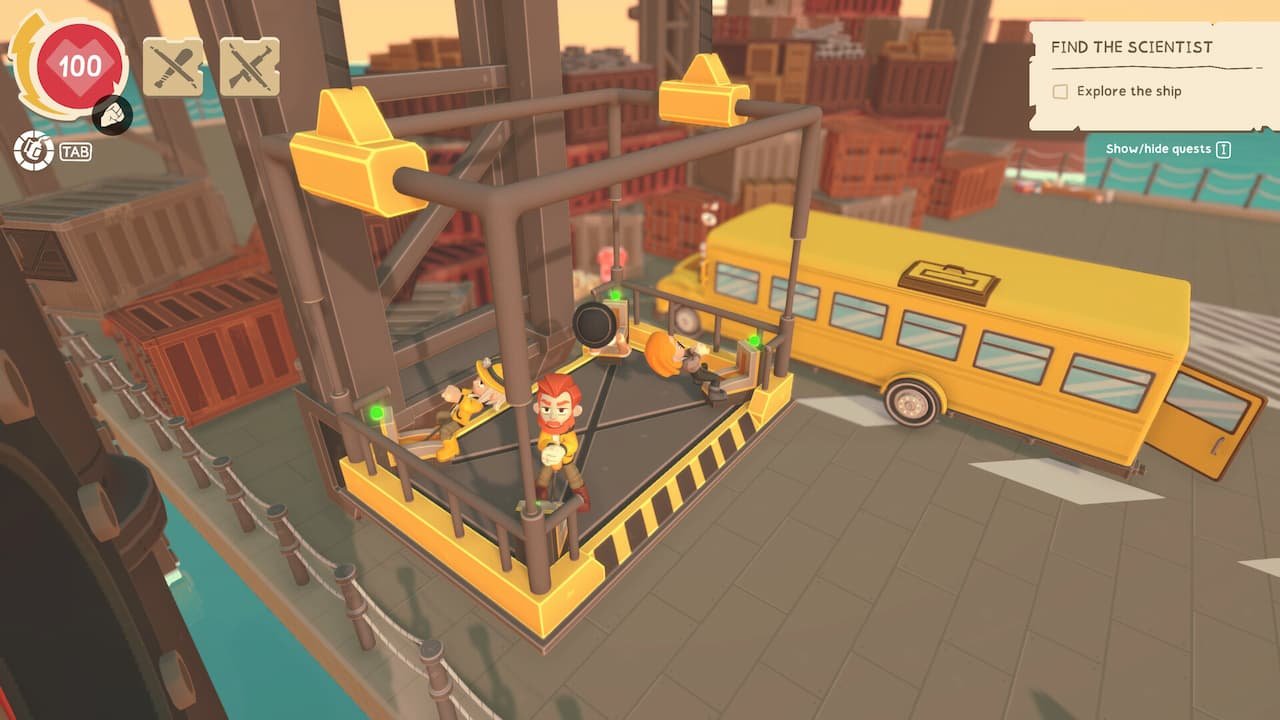Image resolution: width=1280 pixels, height=720 pixels.
Task: Select the rifle weapon slot
Action: tap(249, 67)
